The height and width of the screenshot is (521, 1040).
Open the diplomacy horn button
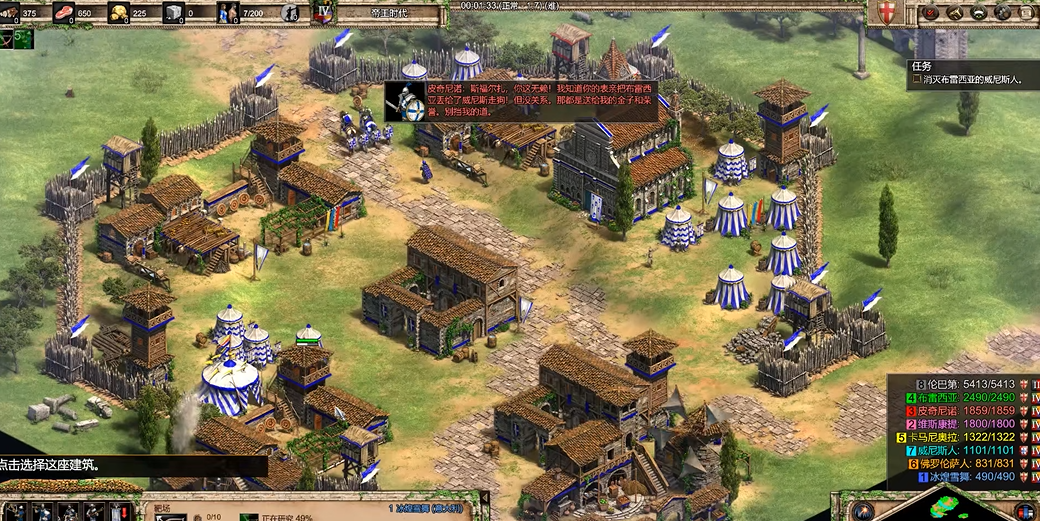click(x=954, y=13)
